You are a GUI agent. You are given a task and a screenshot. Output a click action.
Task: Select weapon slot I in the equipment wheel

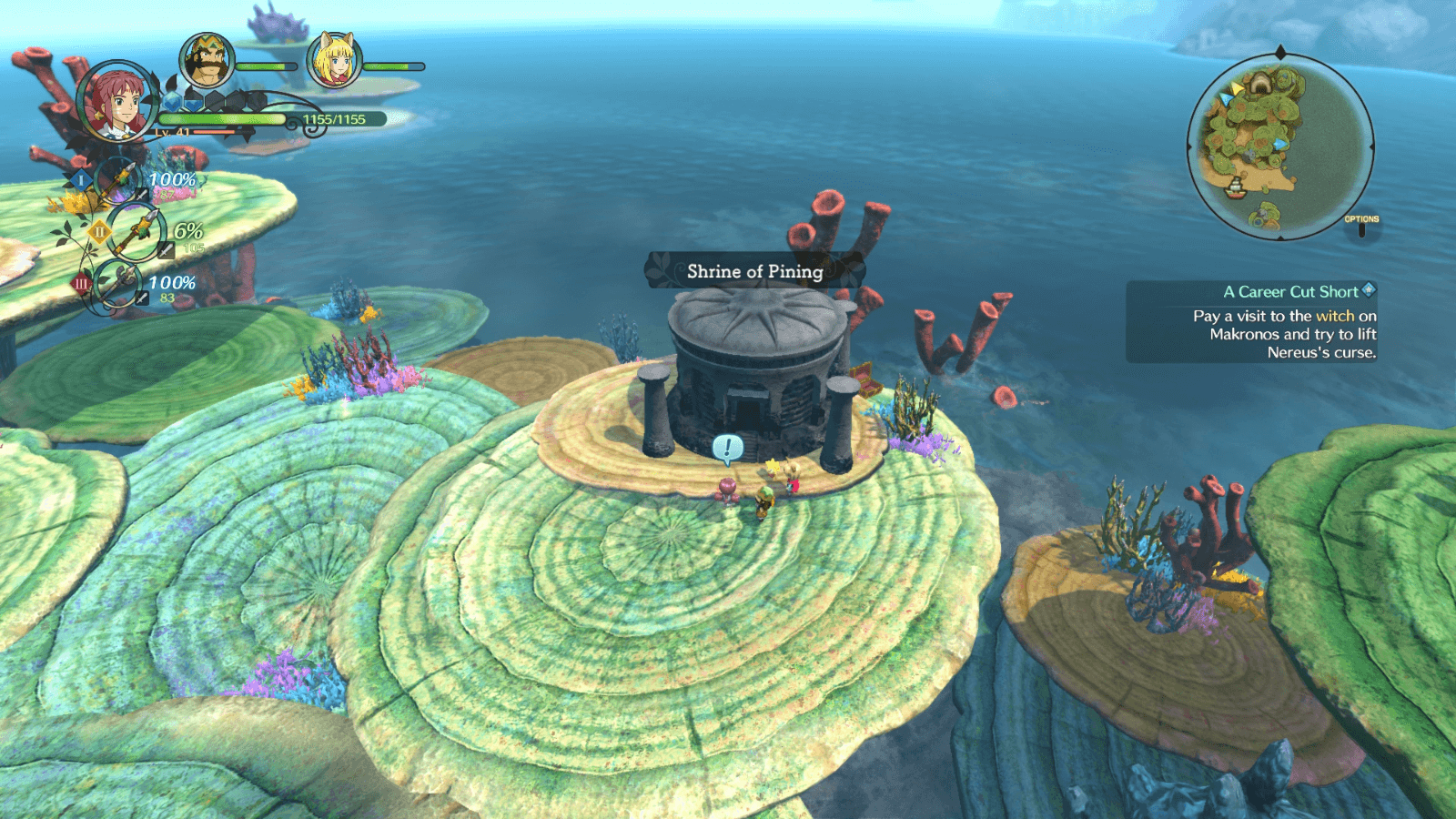[x=81, y=179]
